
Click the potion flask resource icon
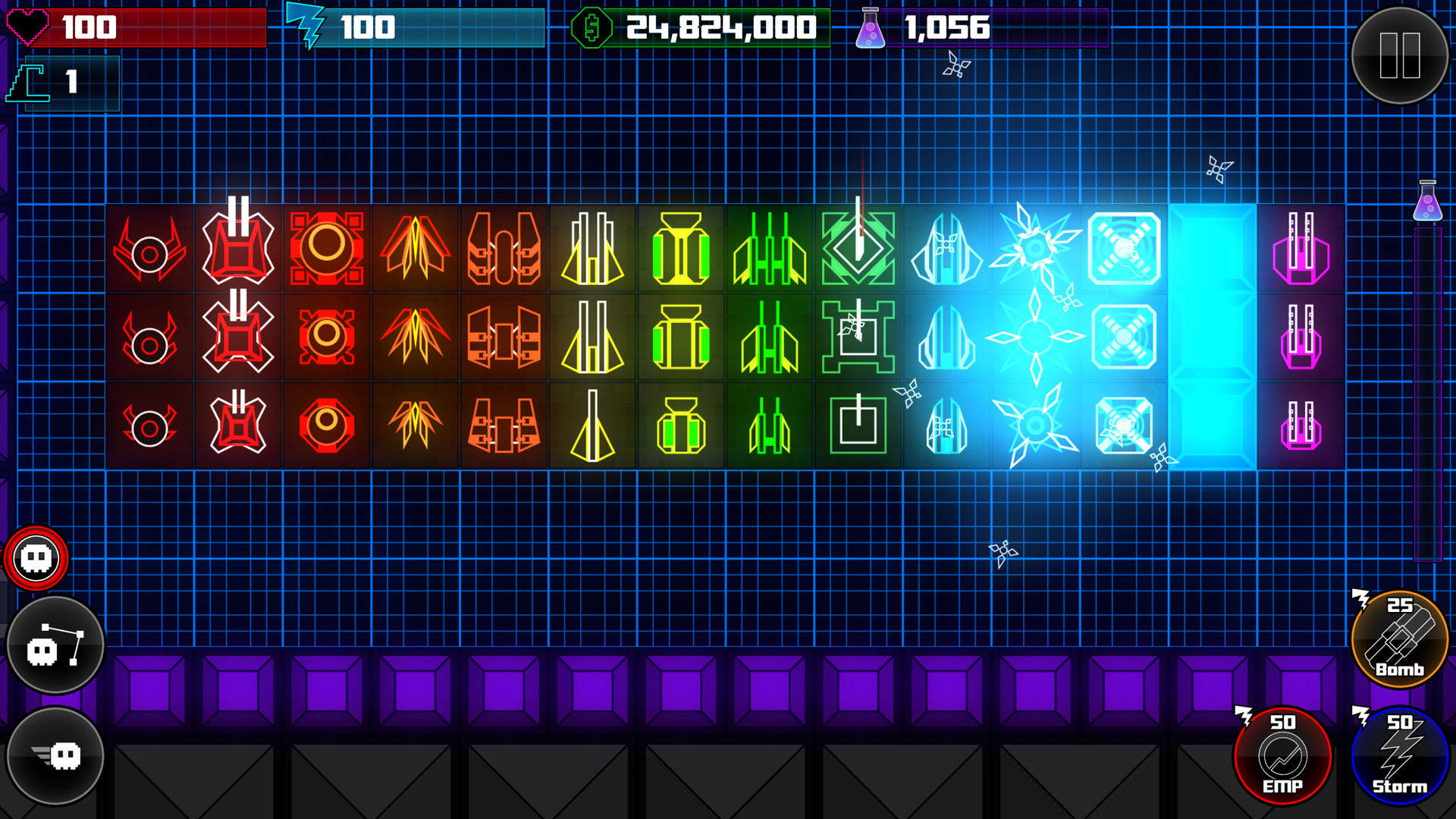tap(871, 29)
